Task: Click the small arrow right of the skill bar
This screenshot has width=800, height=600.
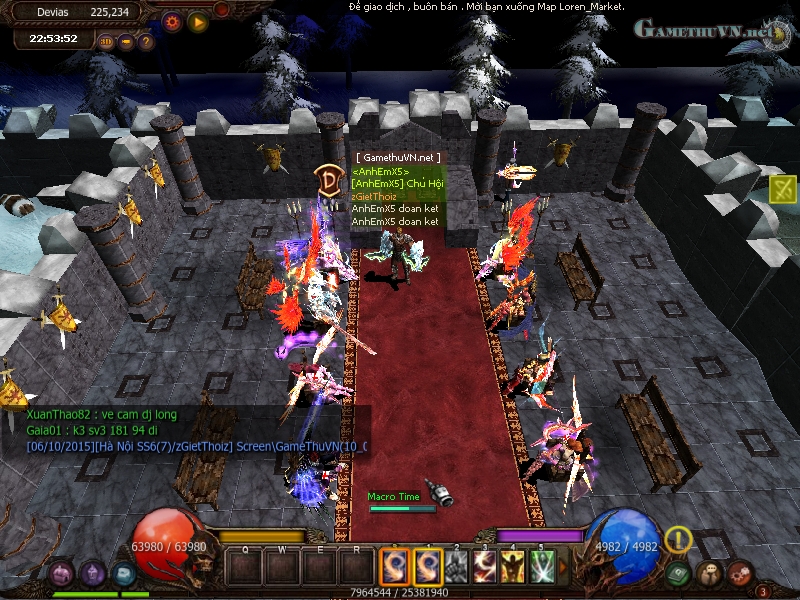Action: coord(563,568)
